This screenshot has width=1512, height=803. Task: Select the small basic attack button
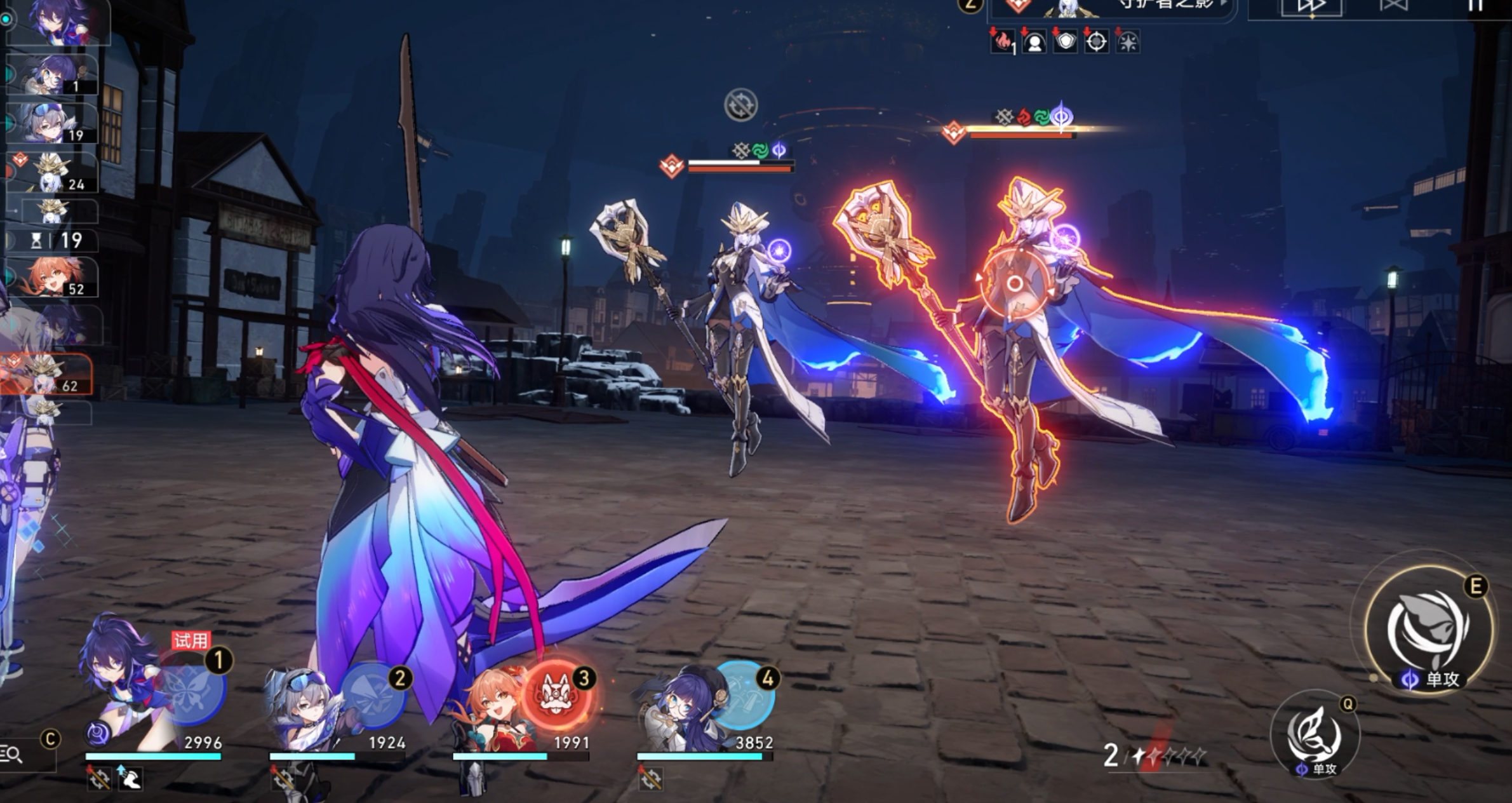[1315, 735]
